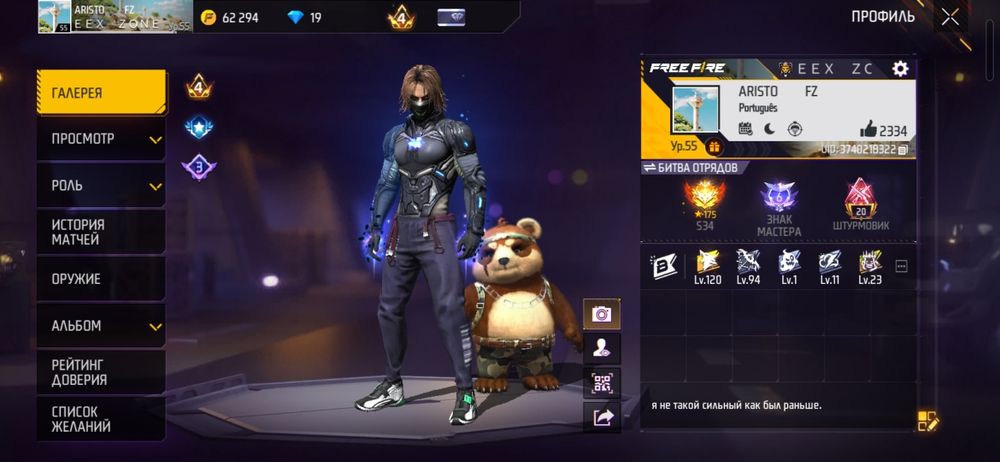Open История матчей
This screenshot has width=1000, height=462.
[101, 232]
